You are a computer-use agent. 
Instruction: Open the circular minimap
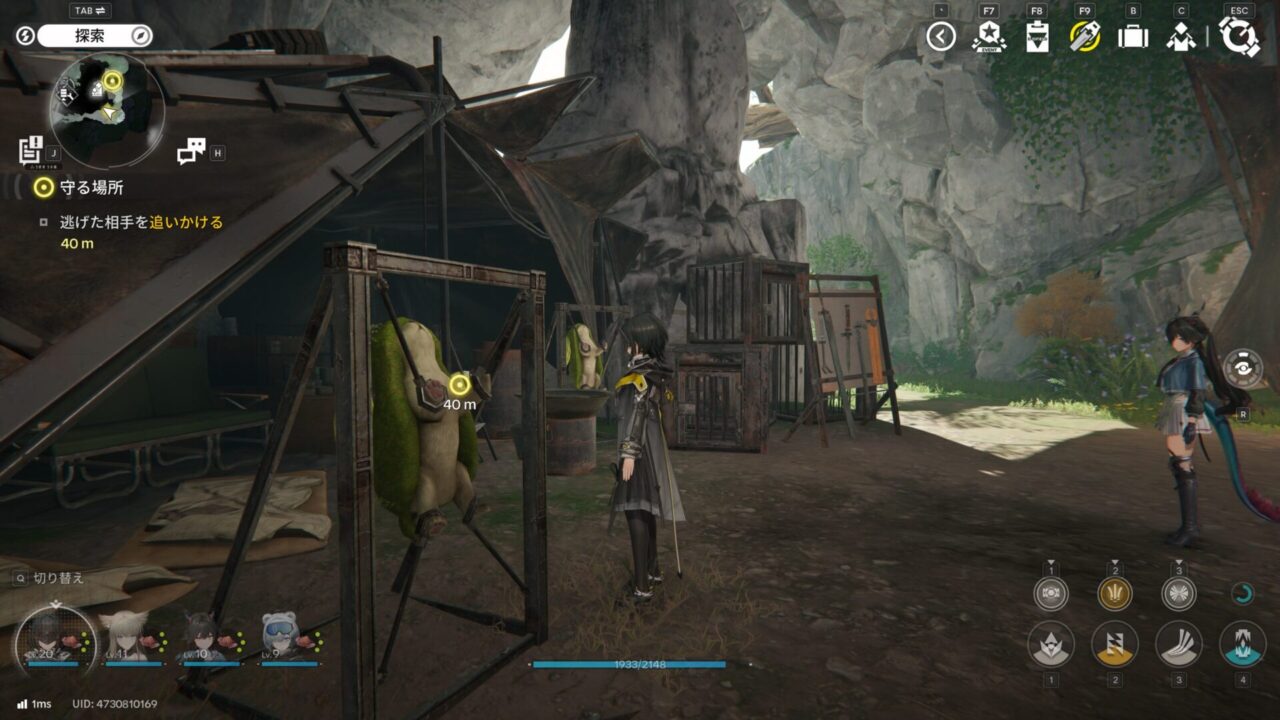coord(107,109)
